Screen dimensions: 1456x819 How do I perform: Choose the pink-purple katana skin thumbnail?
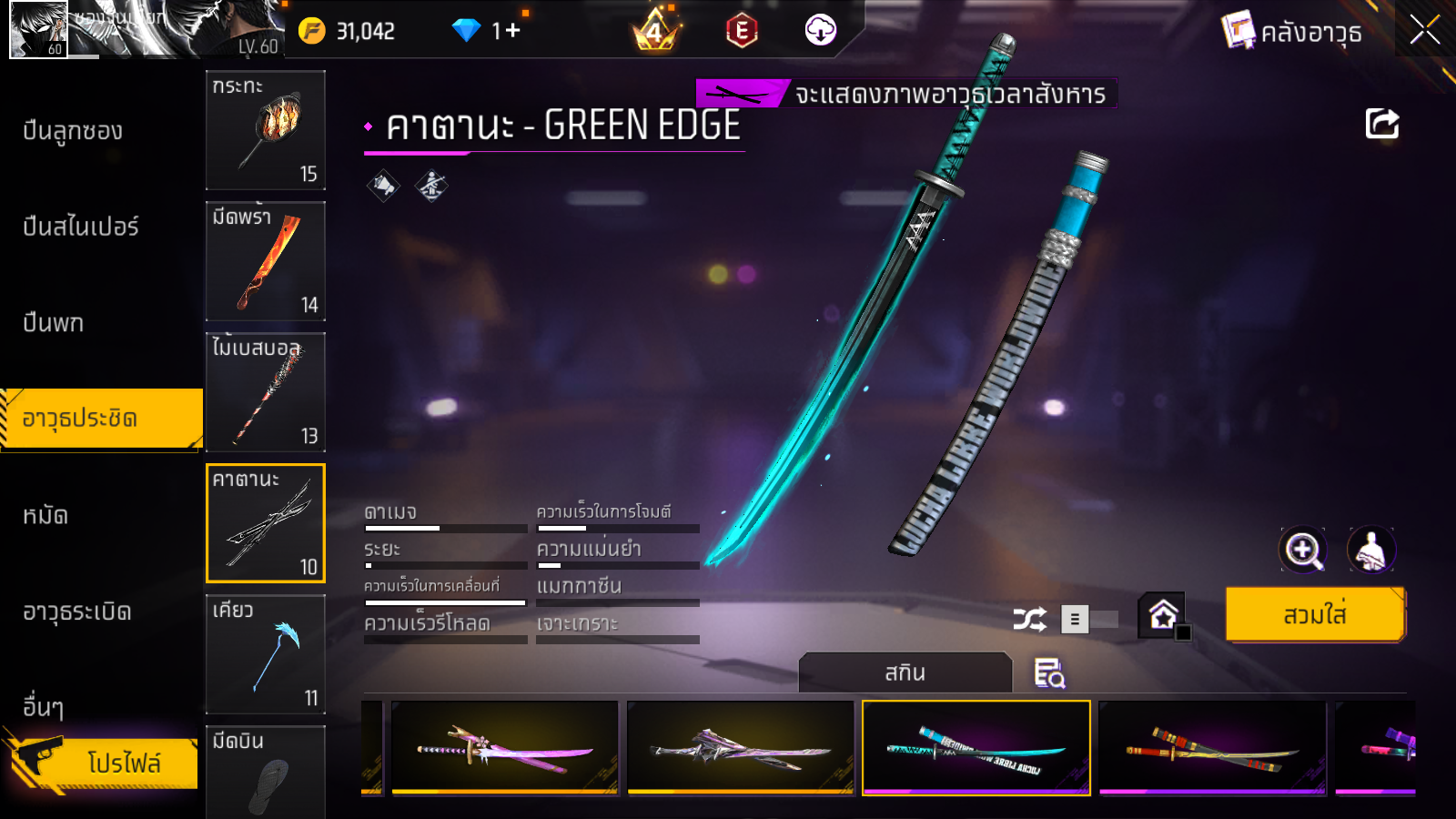(505, 748)
